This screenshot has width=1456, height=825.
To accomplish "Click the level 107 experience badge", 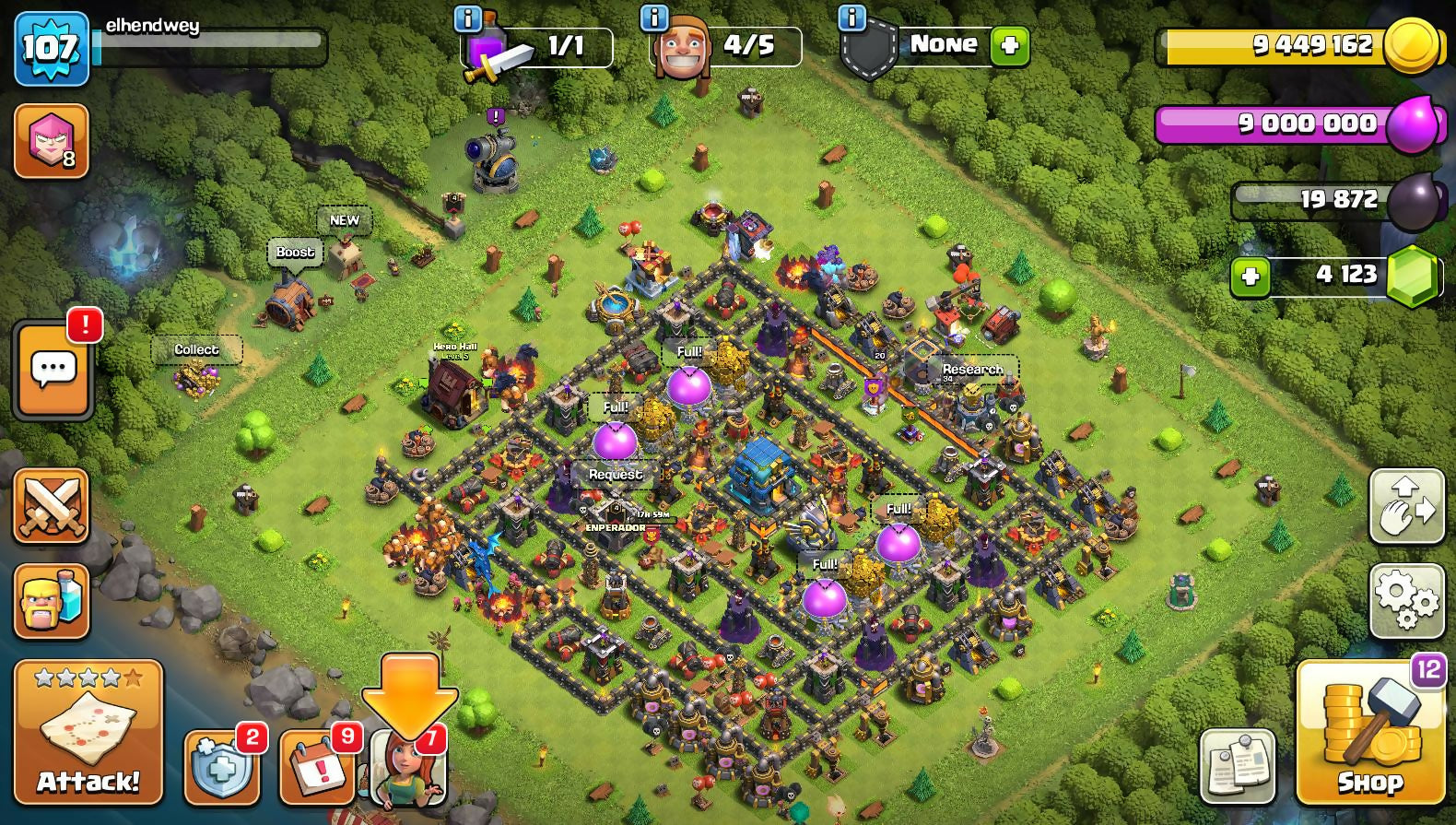I will [x=52, y=48].
